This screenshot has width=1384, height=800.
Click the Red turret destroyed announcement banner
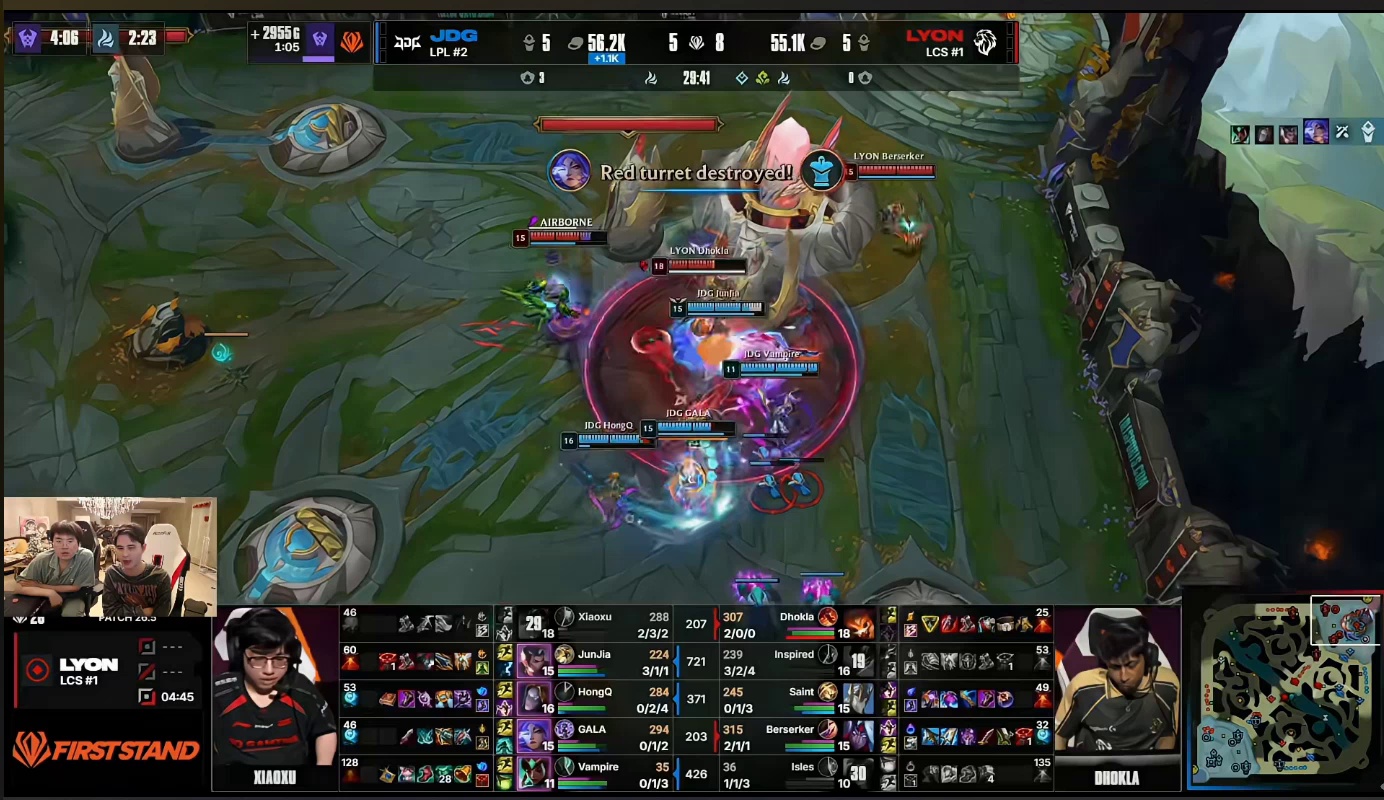696,172
